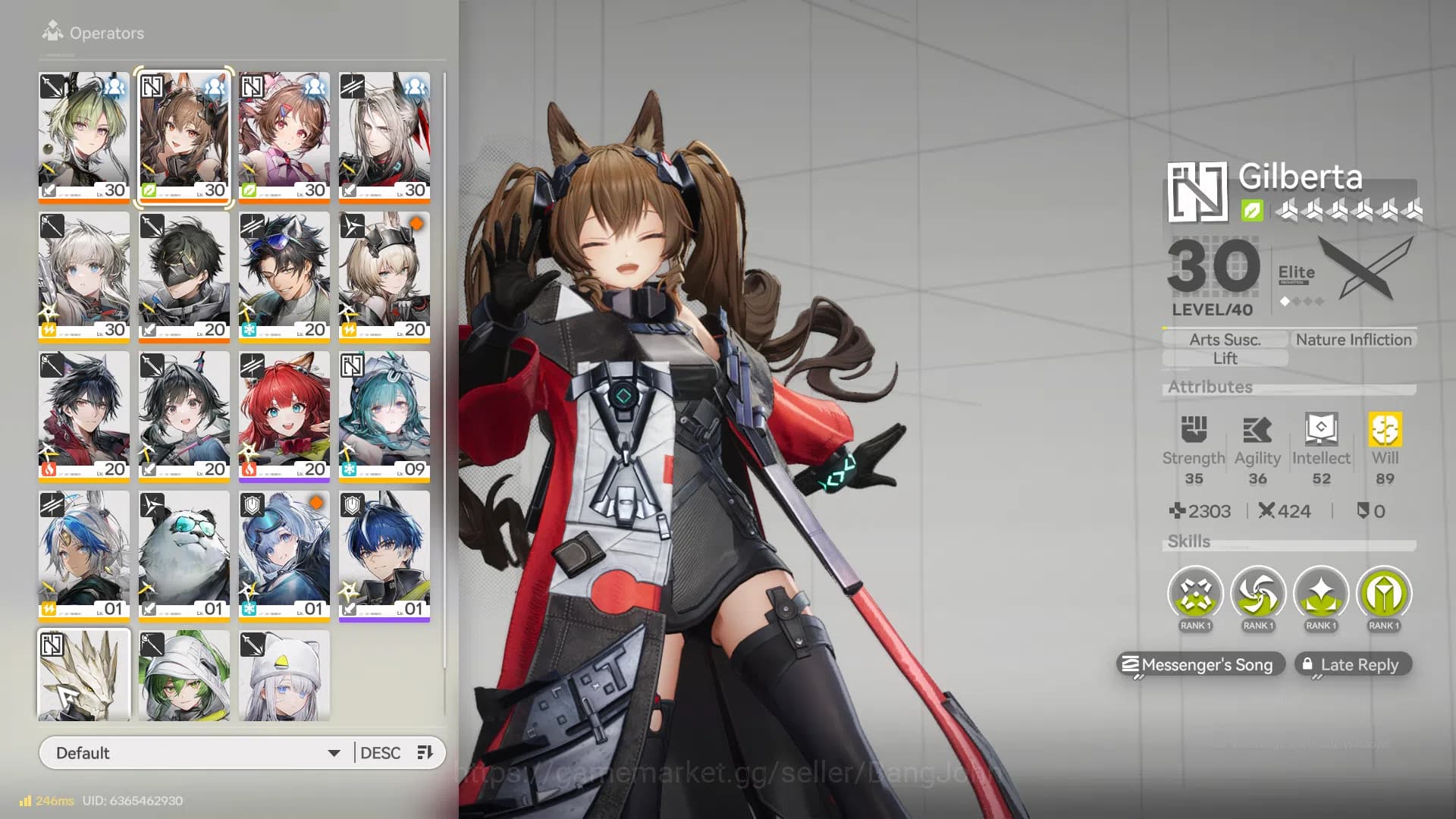Toggle the DESC sort order

(x=381, y=752)
